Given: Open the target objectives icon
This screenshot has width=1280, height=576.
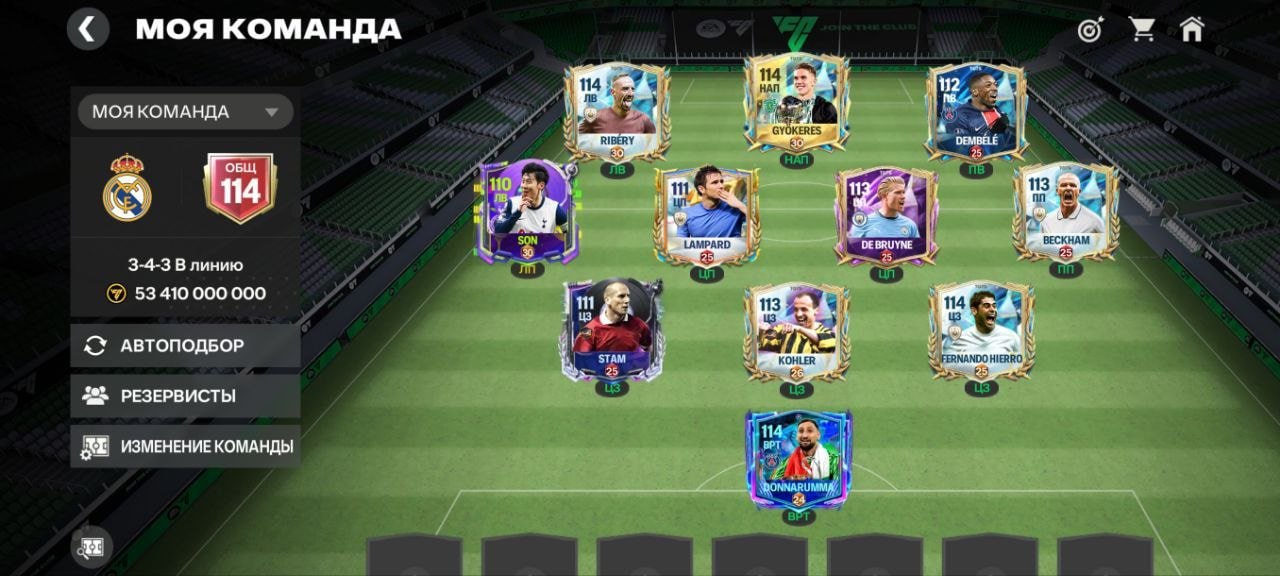Looking at the screenshot, I should [1090, 29].
